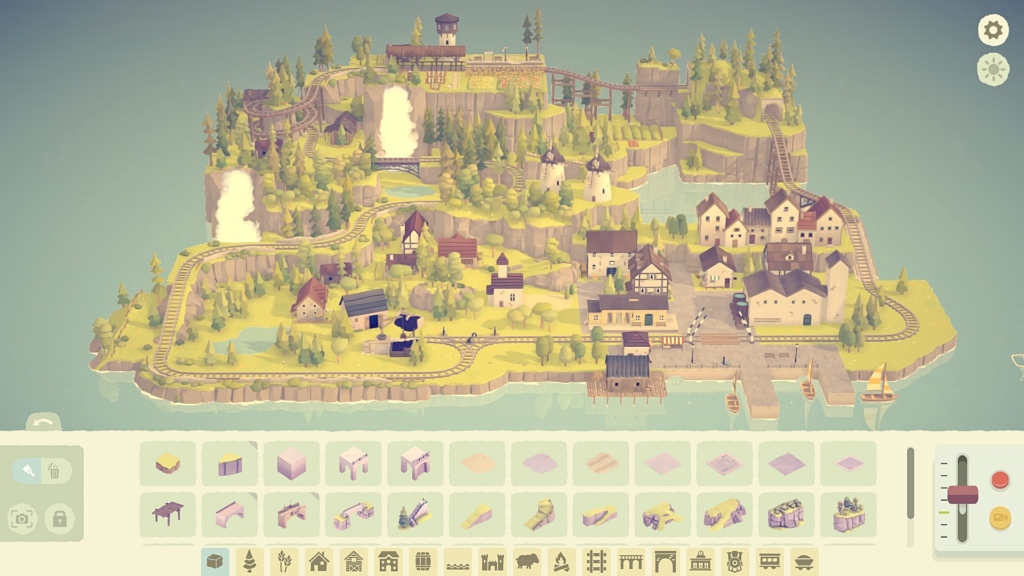The image size is (1024, 576).
Task: Switch to the pine tree category
Action: pyautogui.click(x=249, y=561)
